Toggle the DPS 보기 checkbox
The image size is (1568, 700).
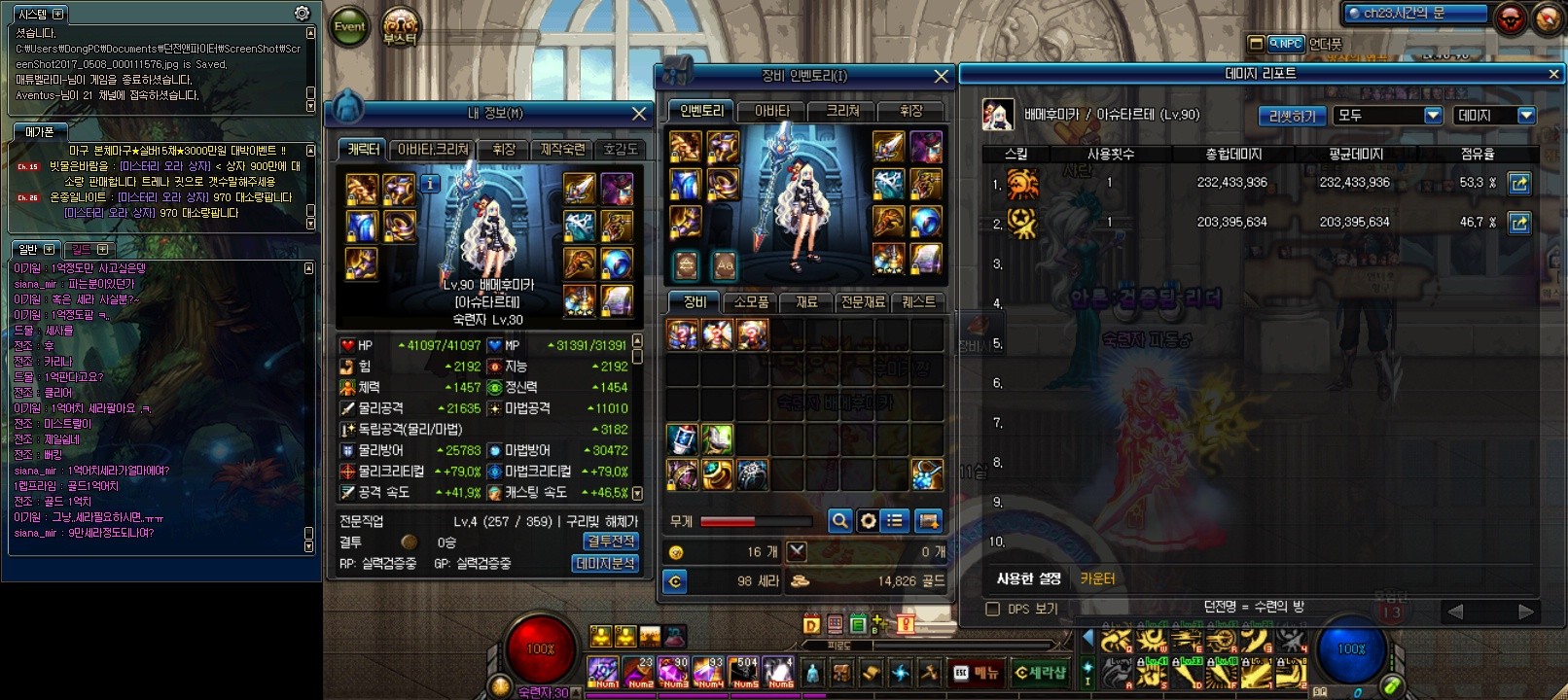pyautogui.click(x=993, y=610)
